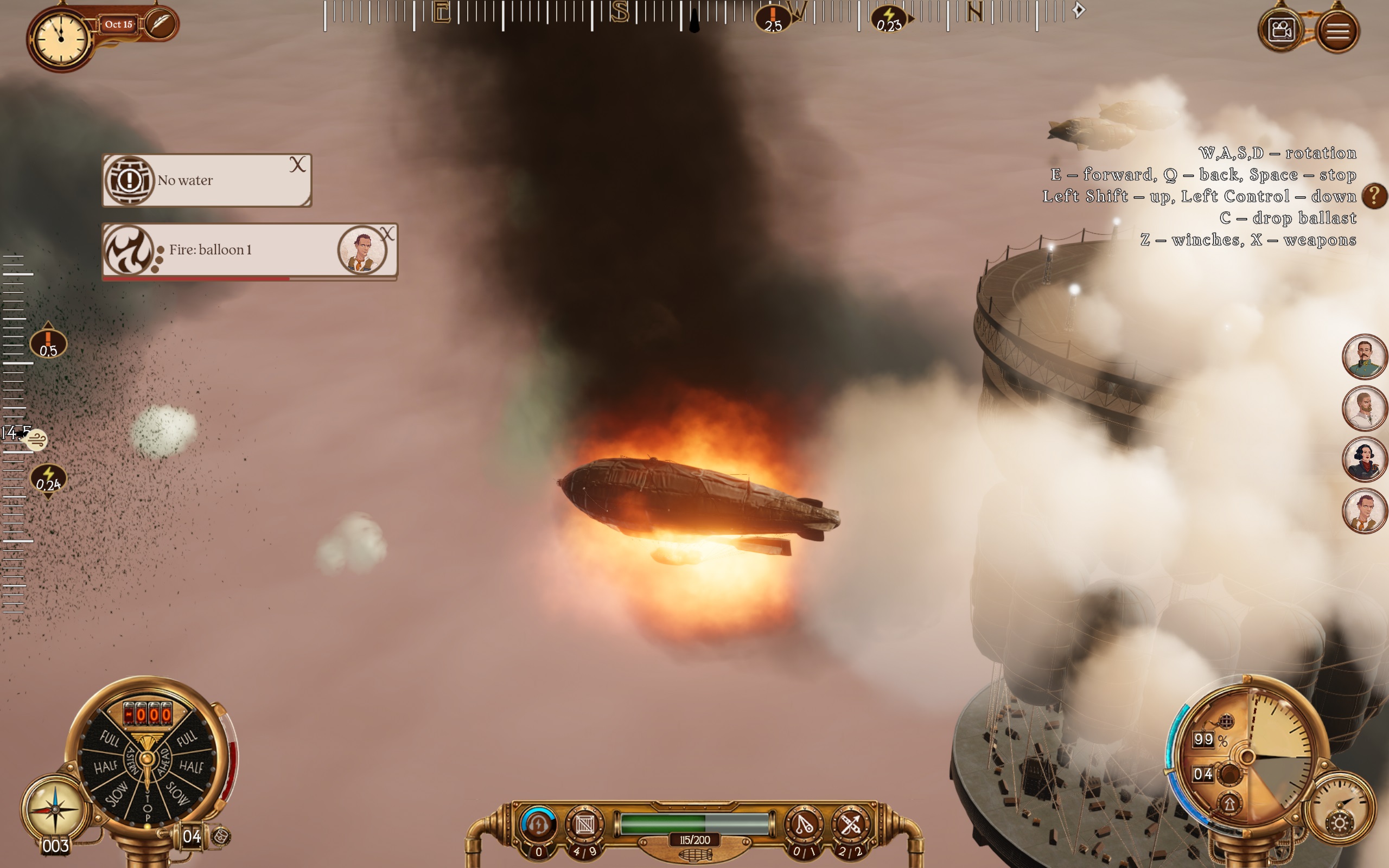Activate the radio headset button
Screen dimensions: 1389x868
click(538, 825)
